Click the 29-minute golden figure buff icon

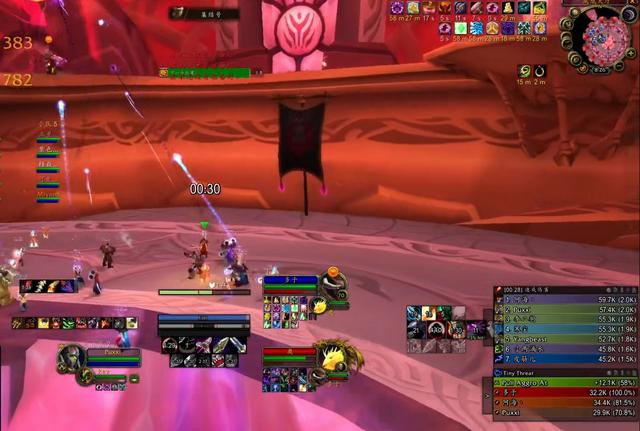click(x=508, y=8)
